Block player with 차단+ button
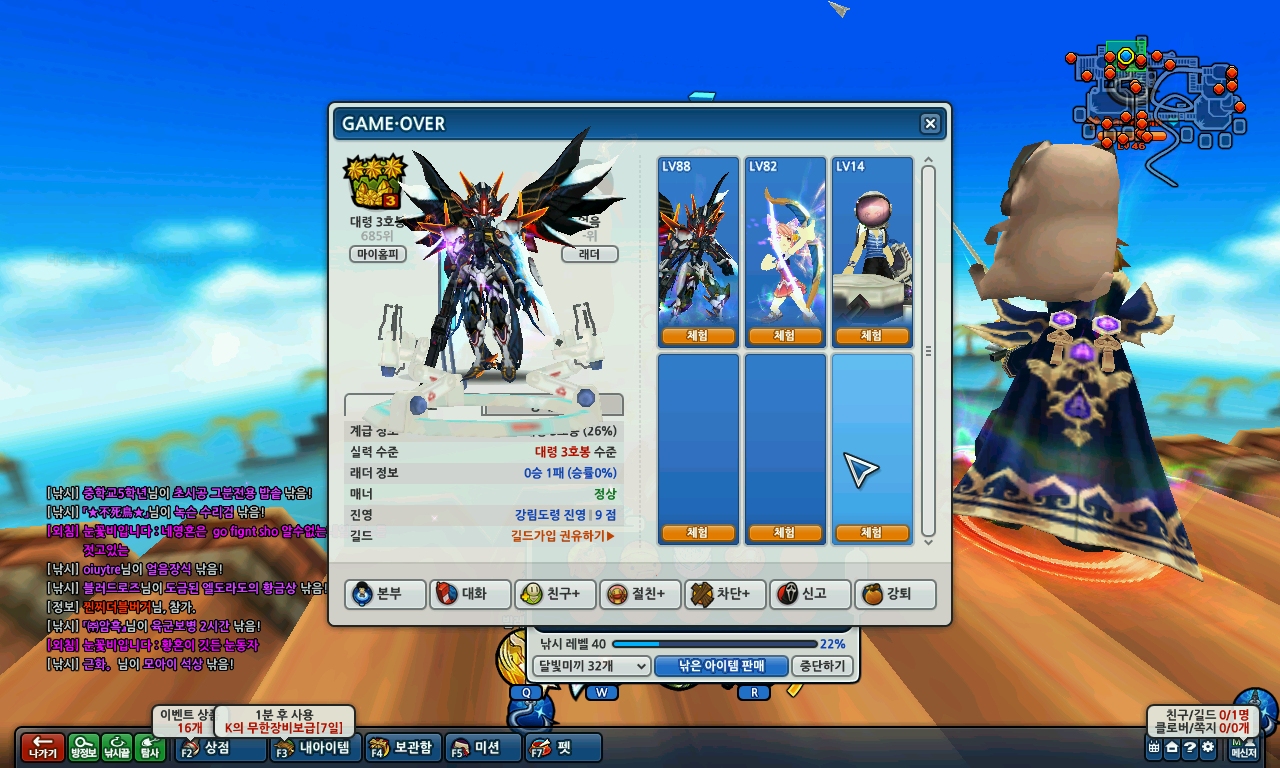Image resolution: width=1280 pixels, height=768 pixels. [x=726, y=594]
